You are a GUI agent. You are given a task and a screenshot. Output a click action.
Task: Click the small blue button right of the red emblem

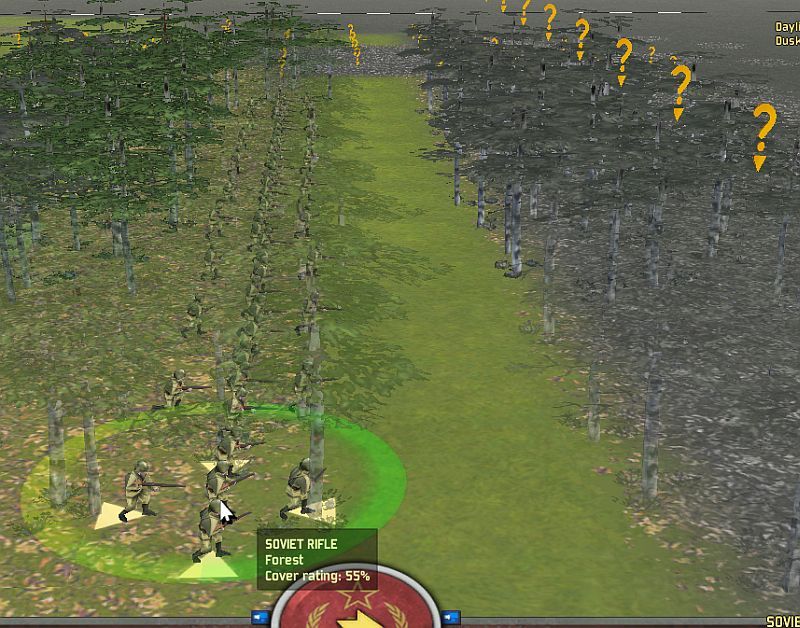pos(449,617)
